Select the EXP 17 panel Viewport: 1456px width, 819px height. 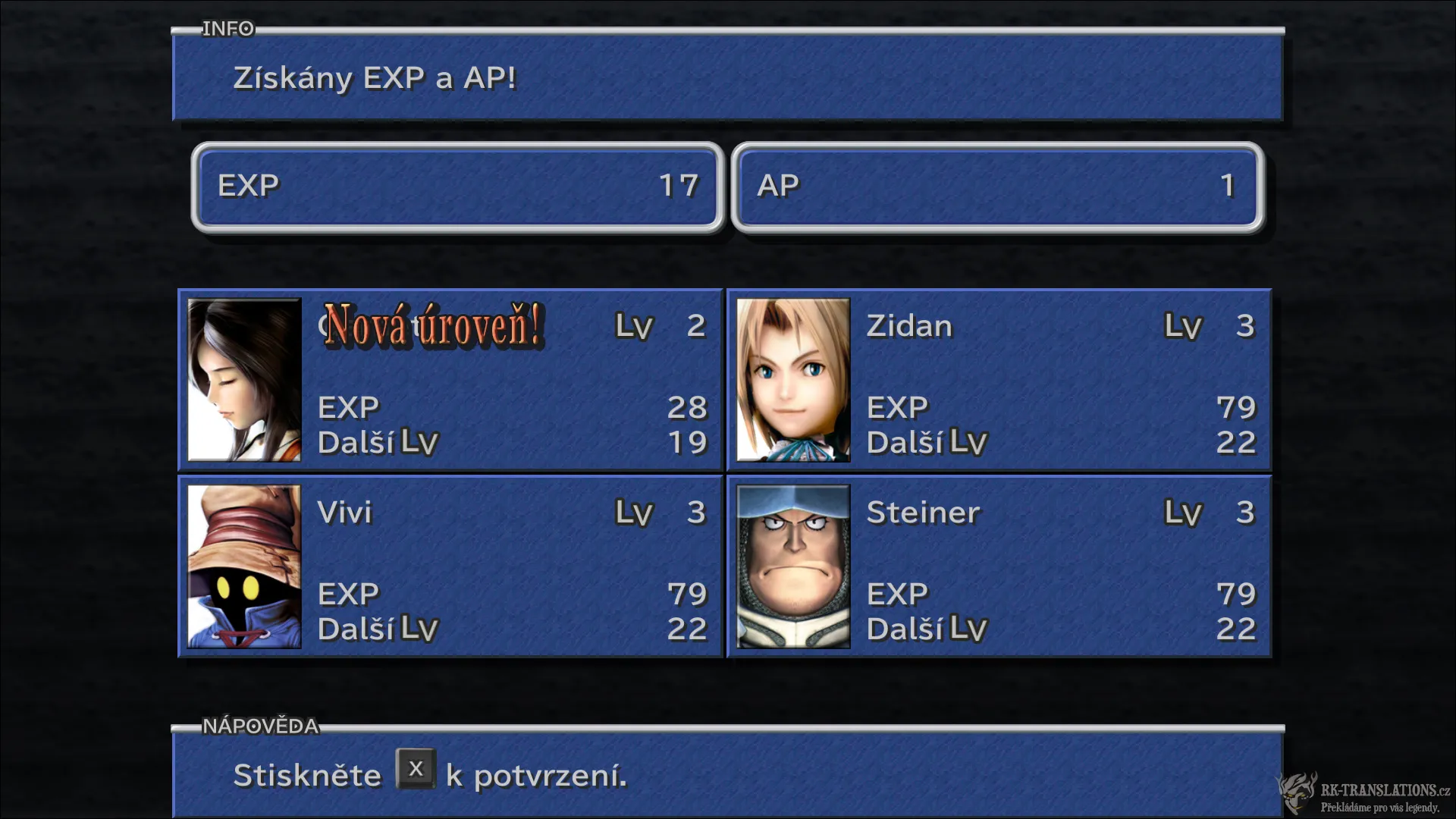click(x=458, y=186)
